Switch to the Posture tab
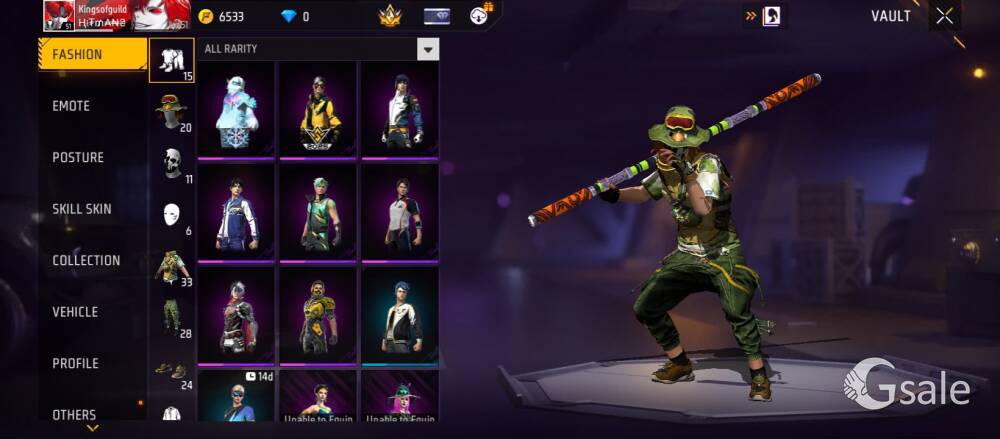Image resolution: width=1000 pixels, height=439 pixels. (78, 157)
